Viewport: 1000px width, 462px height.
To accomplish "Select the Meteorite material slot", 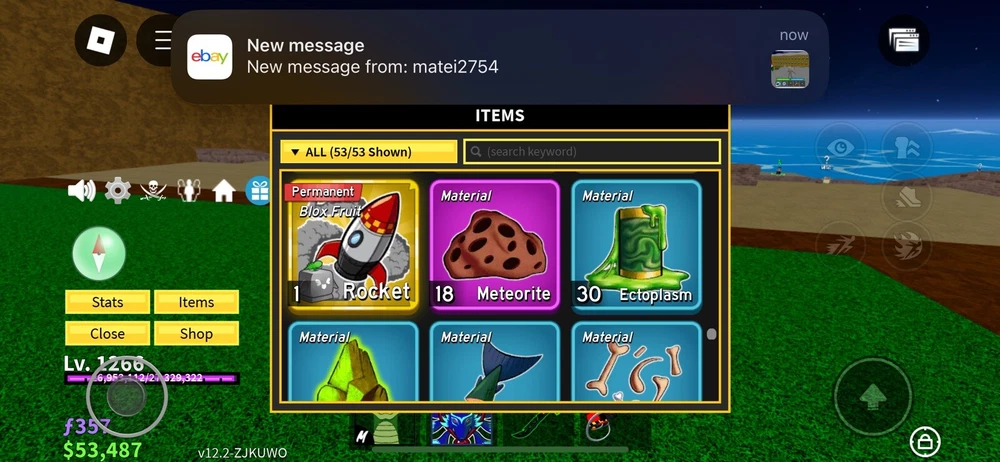I will coord(492,245).
